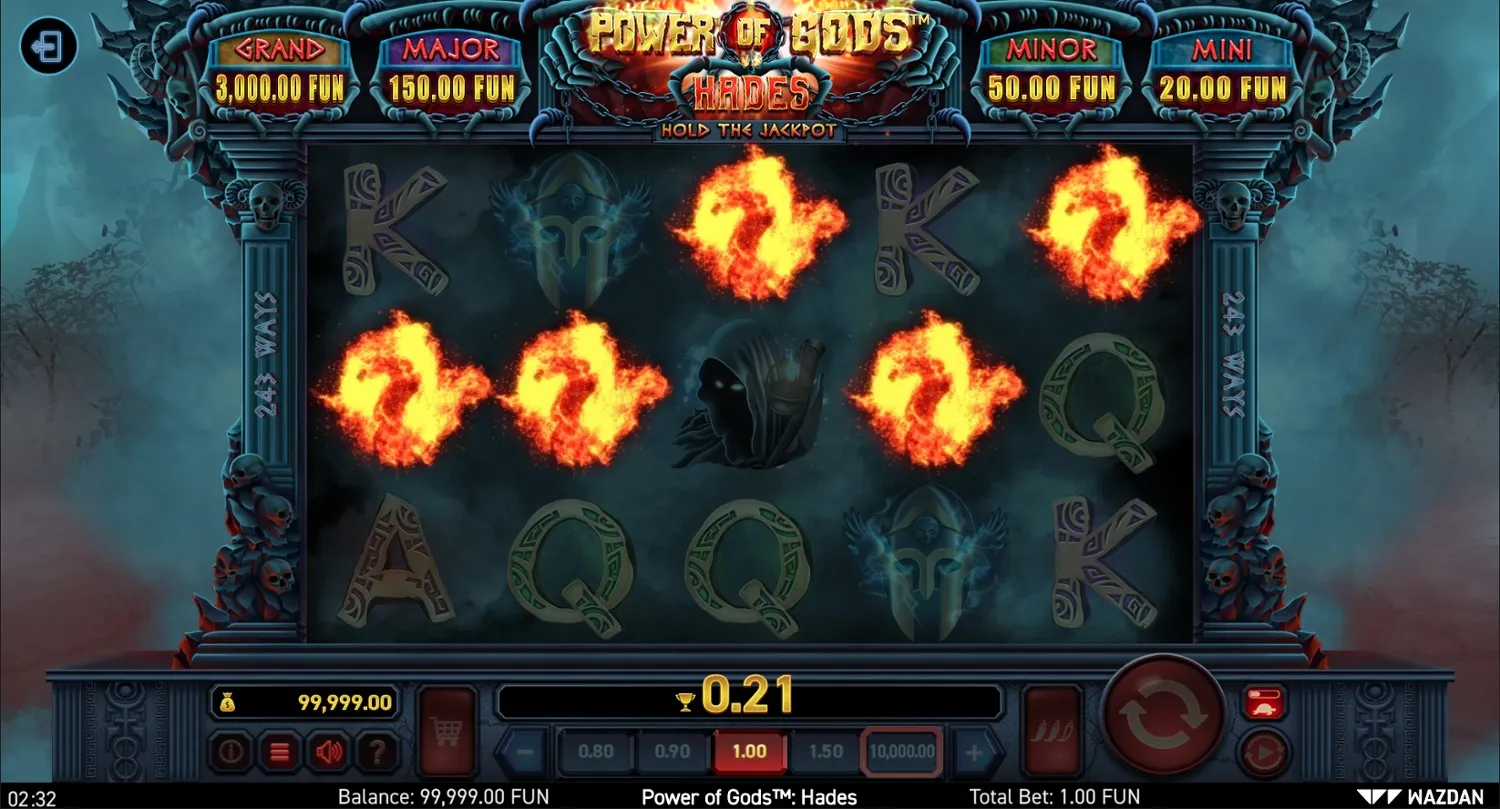Screen dimensions: 1500x809
Task: Click the chili peppers volatility icon
Action: pos(1052,728)
